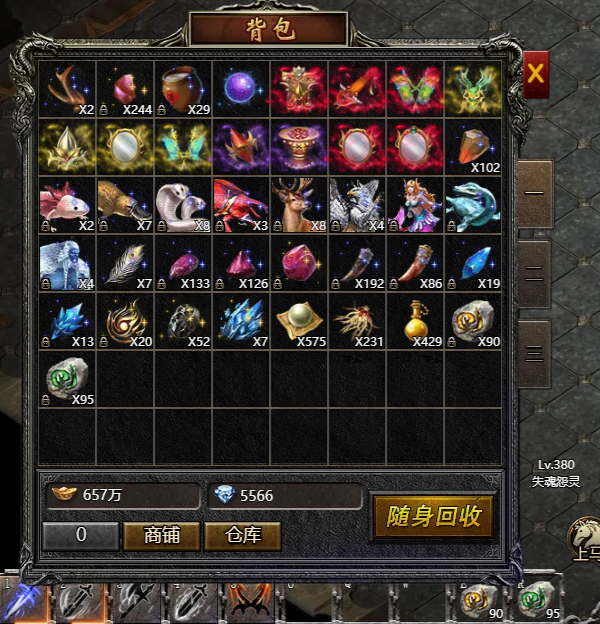Choose the feather item with X7

[x=125, y=263]
